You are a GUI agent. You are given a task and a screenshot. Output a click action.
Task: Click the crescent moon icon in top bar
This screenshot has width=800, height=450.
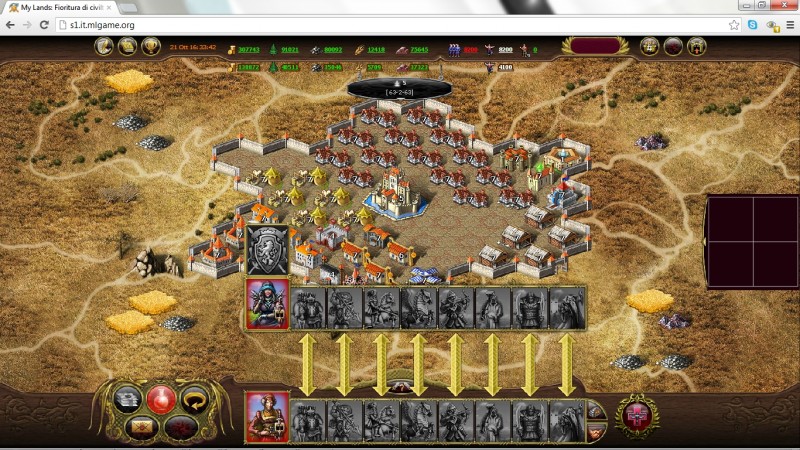104,46
